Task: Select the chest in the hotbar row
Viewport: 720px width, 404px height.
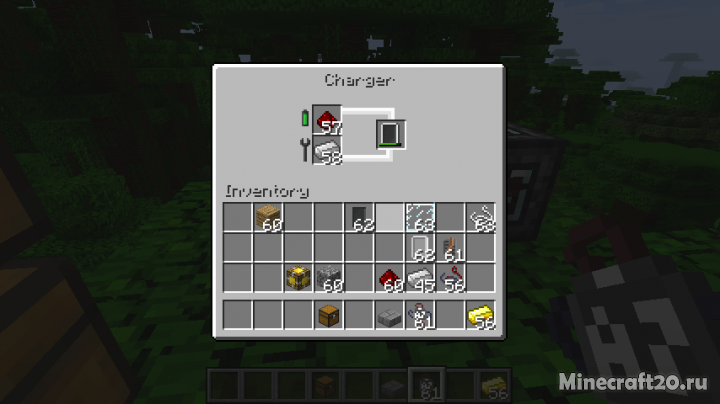Action: point(328,315)
